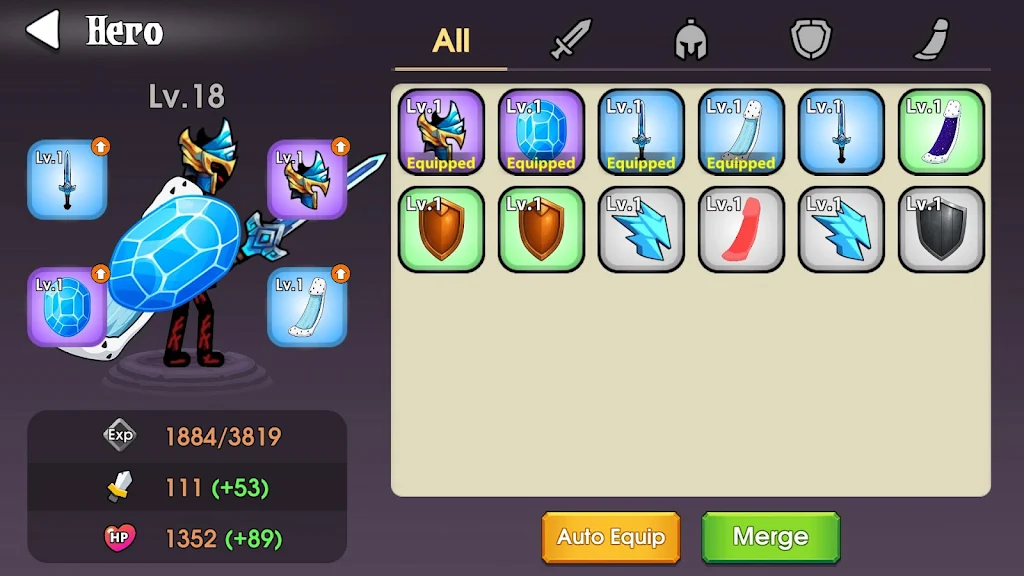
Task: Choose the equipped light-blue cape in inventory
Action: [741, 132]
